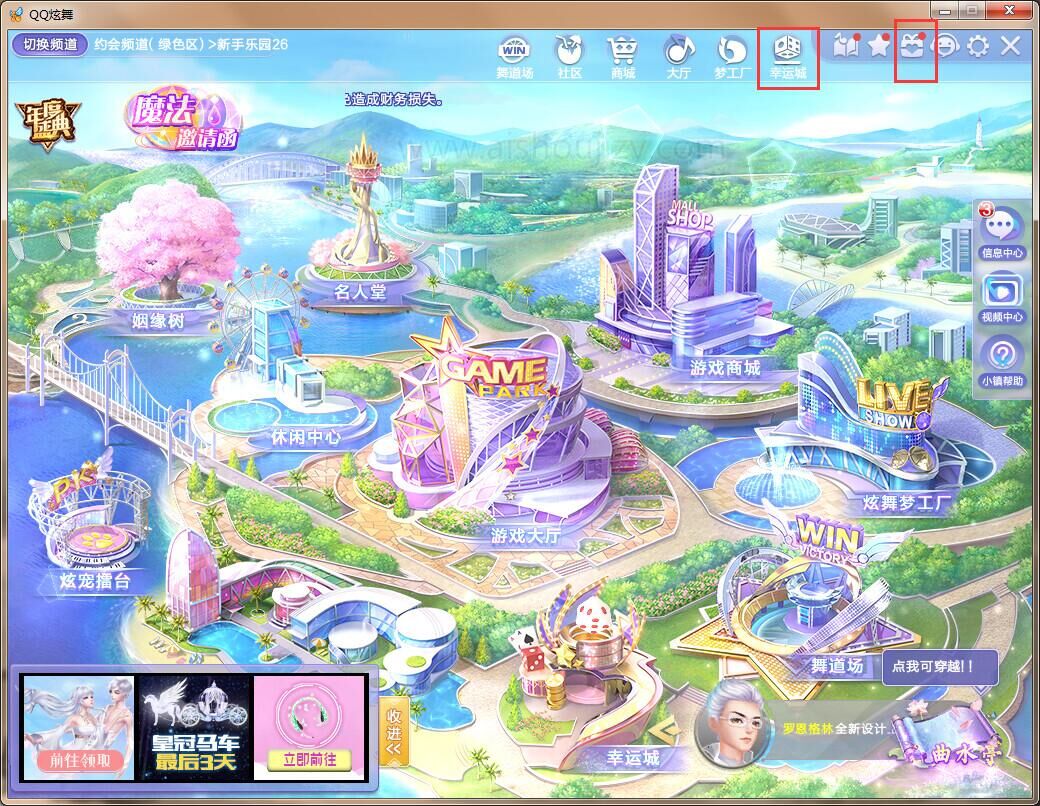
Task: Select 梦工厂 in the top toolbar
Action: tap(733, 56)
